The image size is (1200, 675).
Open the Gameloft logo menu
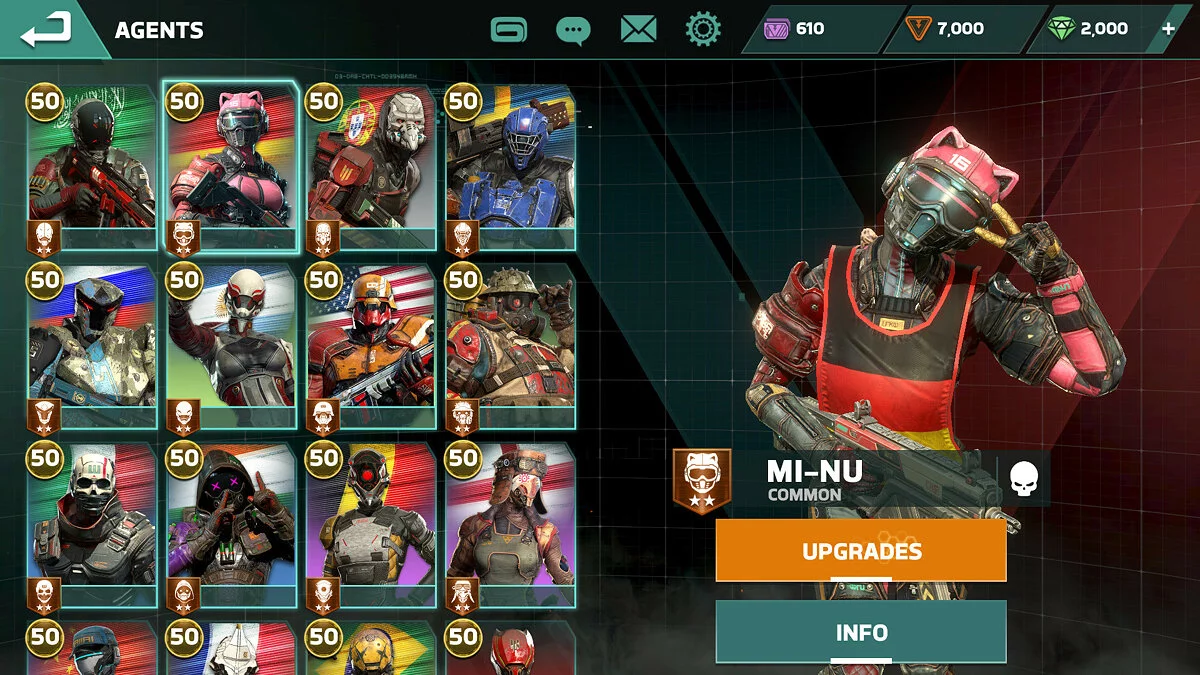pyautogui.click(x=509, y=29)
